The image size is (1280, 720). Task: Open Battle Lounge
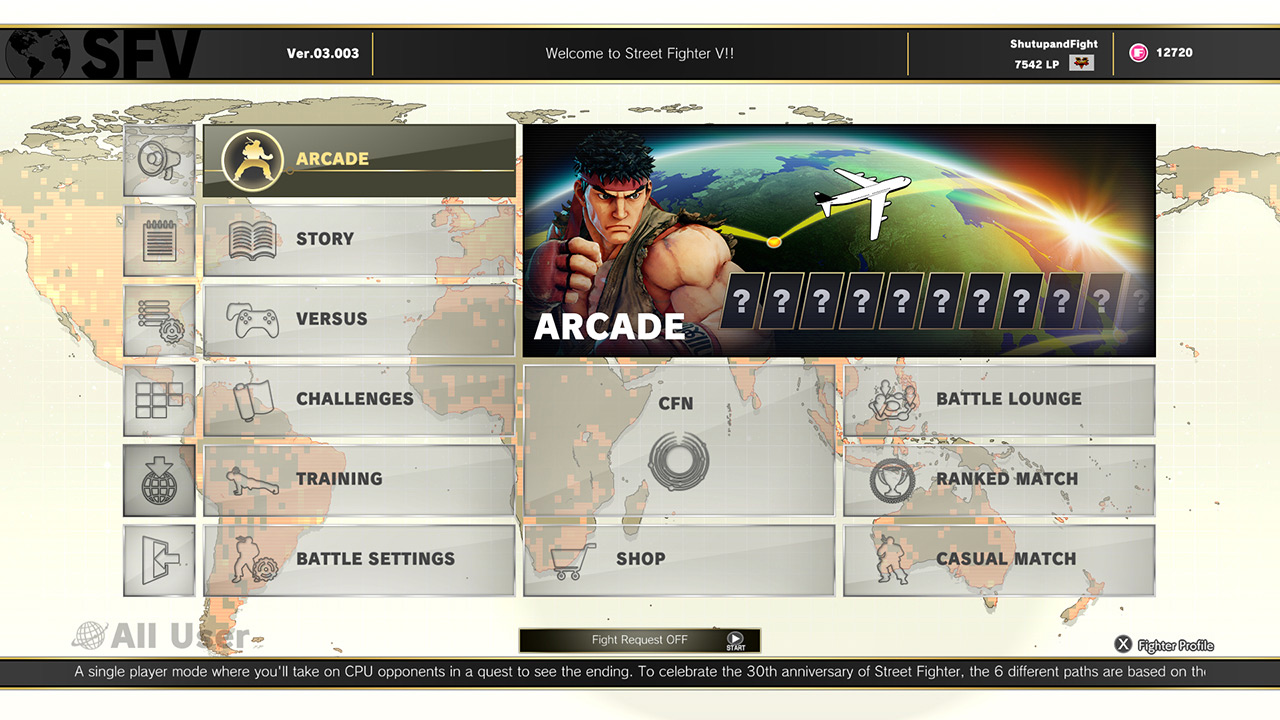click(998, 399)
